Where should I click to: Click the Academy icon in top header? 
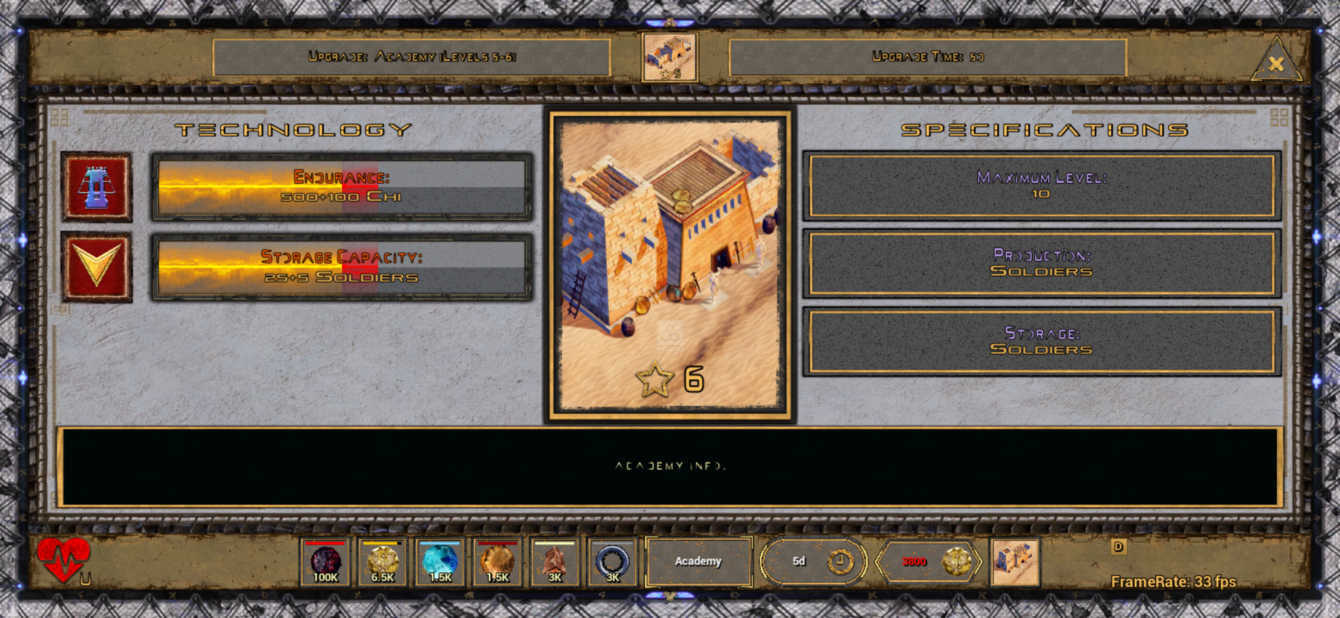670,57
